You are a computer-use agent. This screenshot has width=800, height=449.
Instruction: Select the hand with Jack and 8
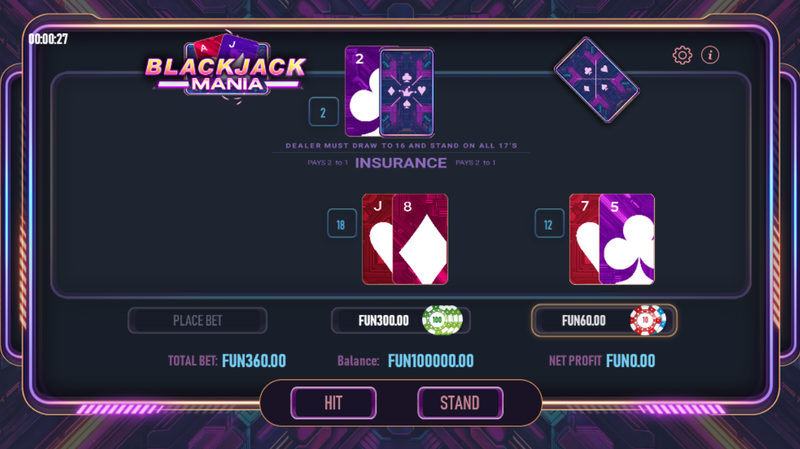[x=405, y=239]
